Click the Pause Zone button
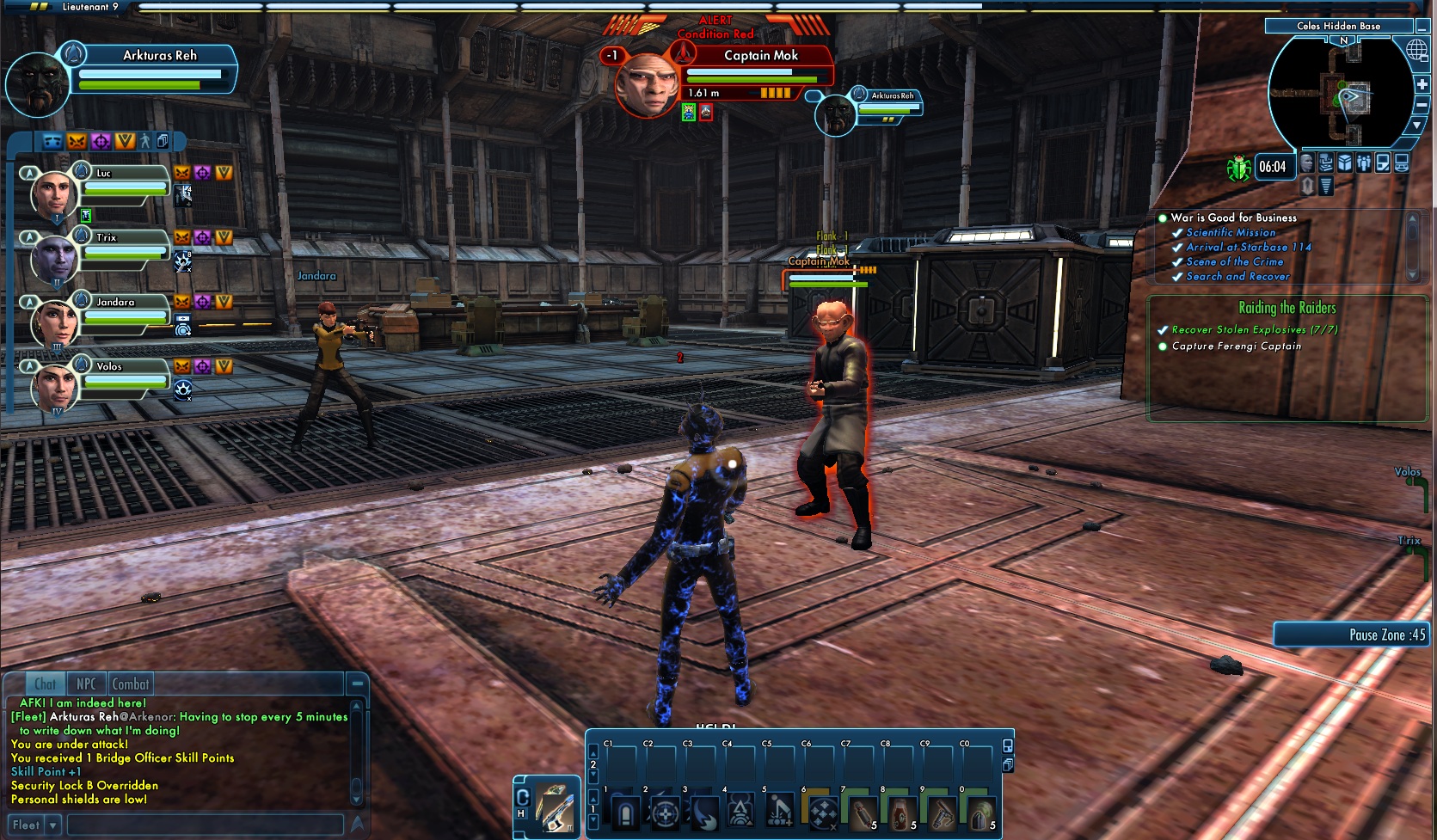The image size is (1437, 840). point(1353,635)
